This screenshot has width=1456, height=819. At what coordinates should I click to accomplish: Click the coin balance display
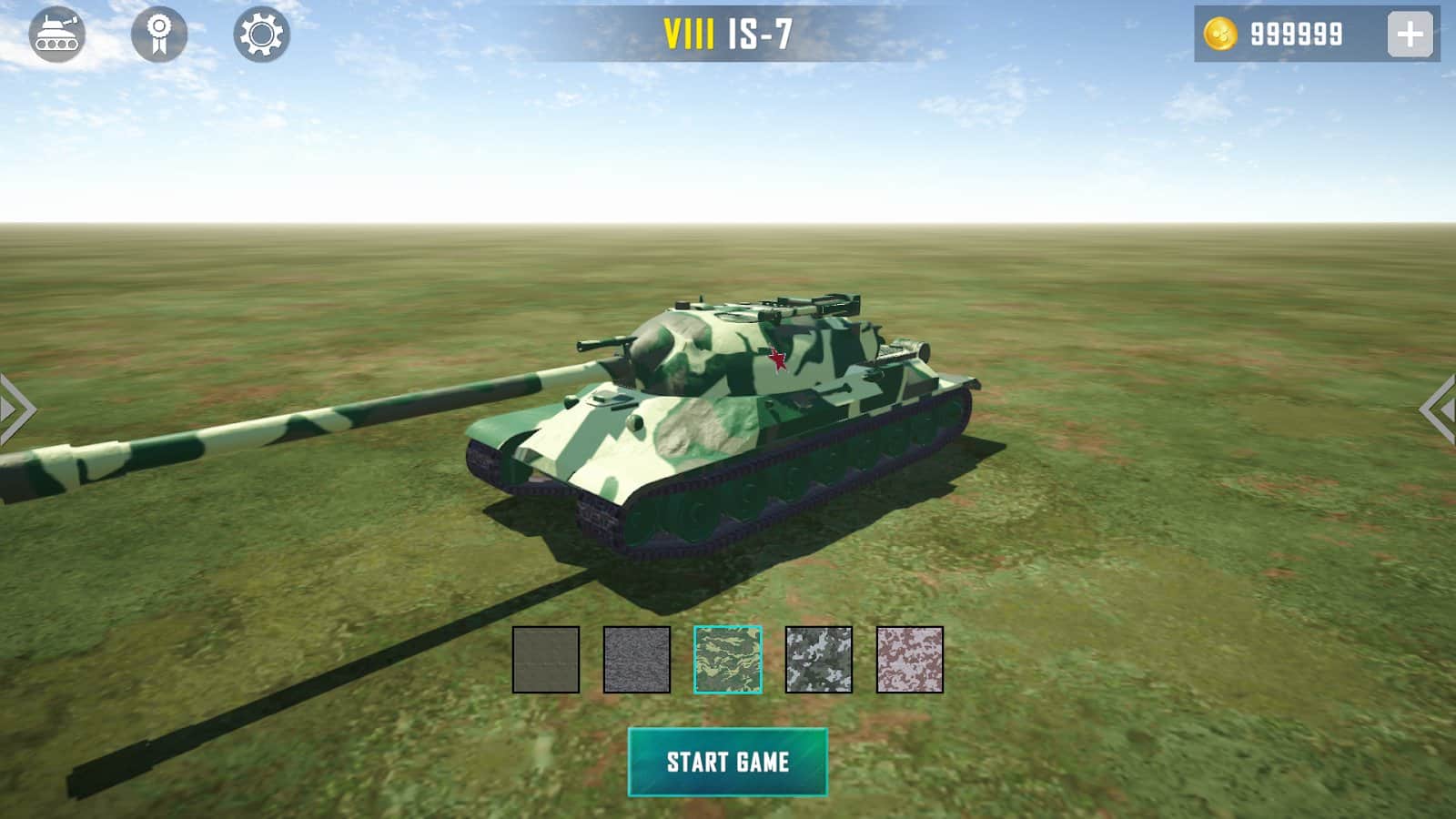coord(1294,34)
